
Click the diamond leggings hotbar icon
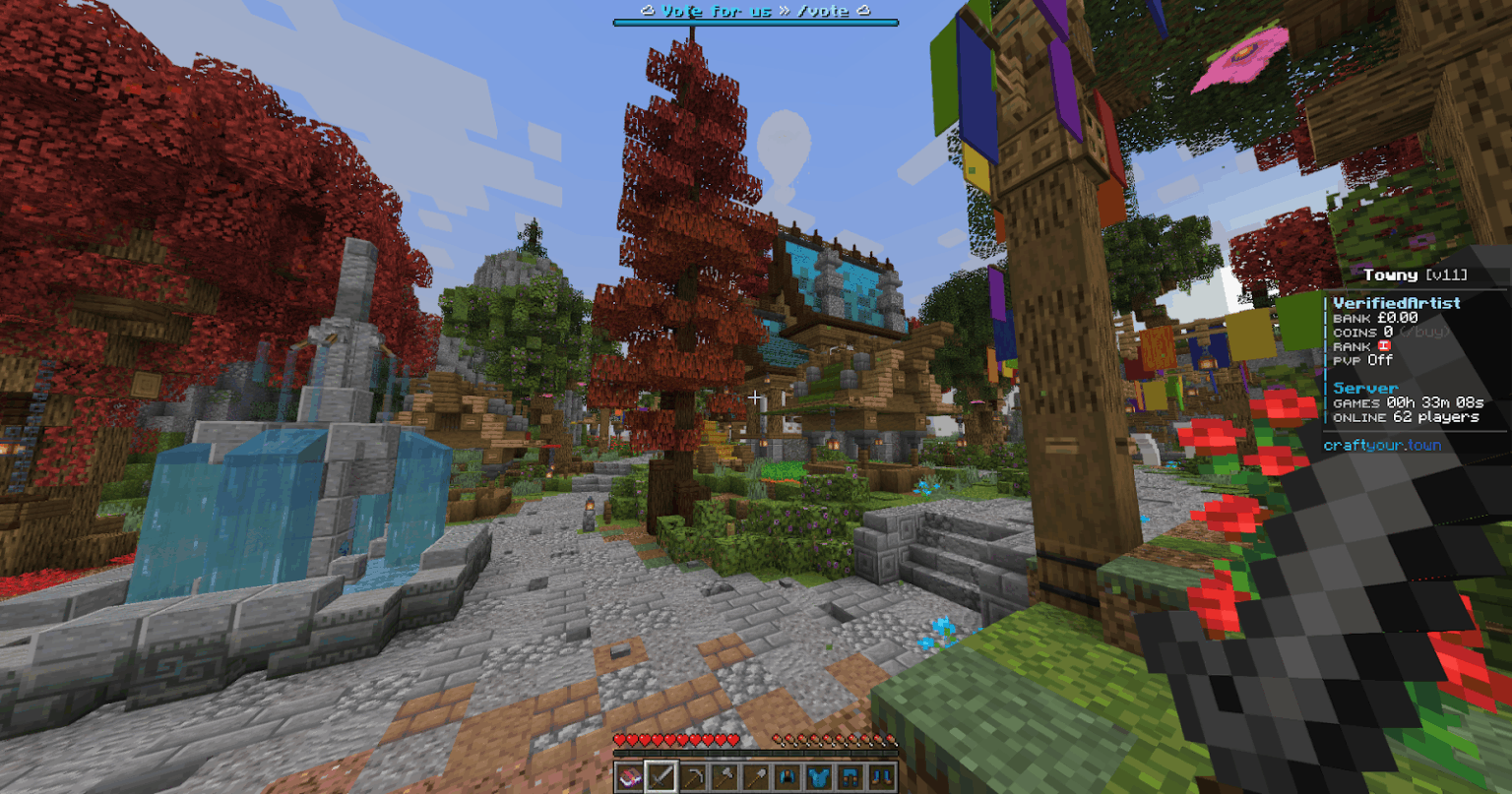tap(850, 777)
